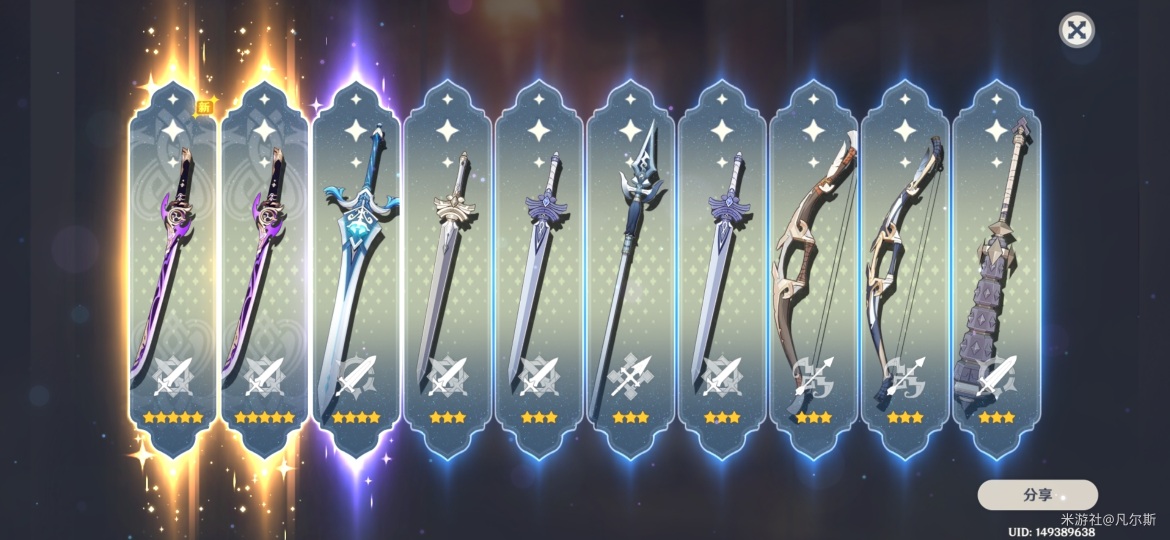
Task: Choose the four-star blue greatsword card
Action: pyautogui.click(x=356, y=270)
